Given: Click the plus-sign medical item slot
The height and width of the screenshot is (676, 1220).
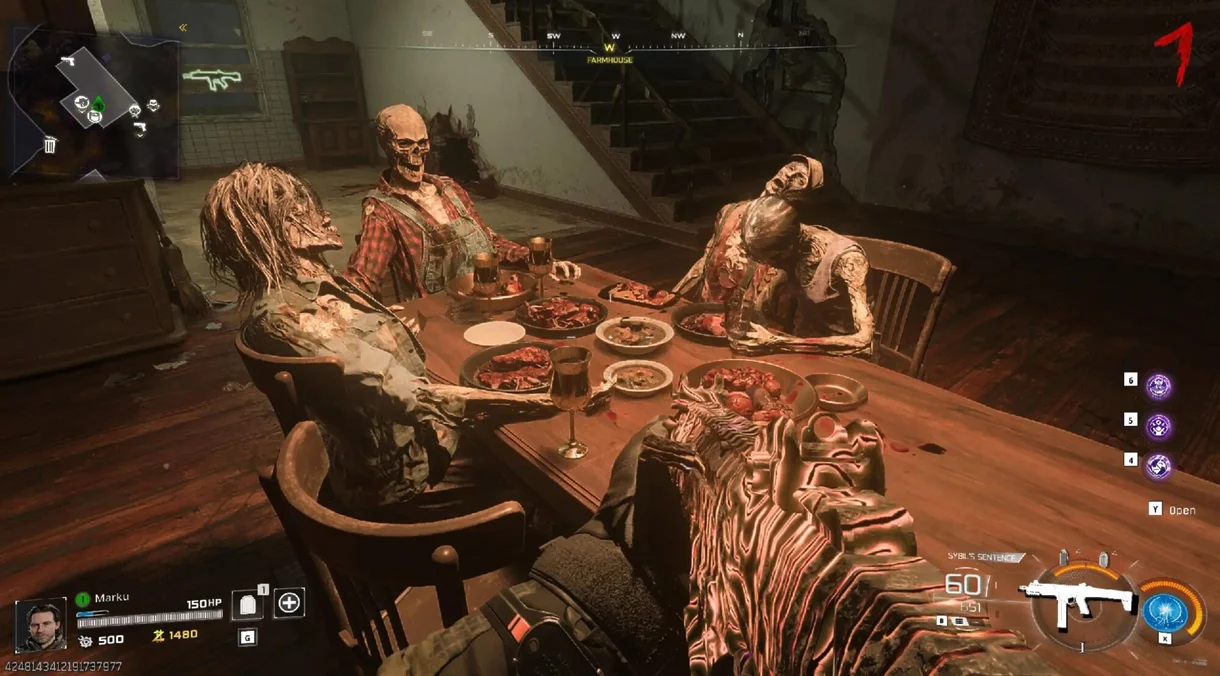Looking at the screenshot, I should point(289,603).
